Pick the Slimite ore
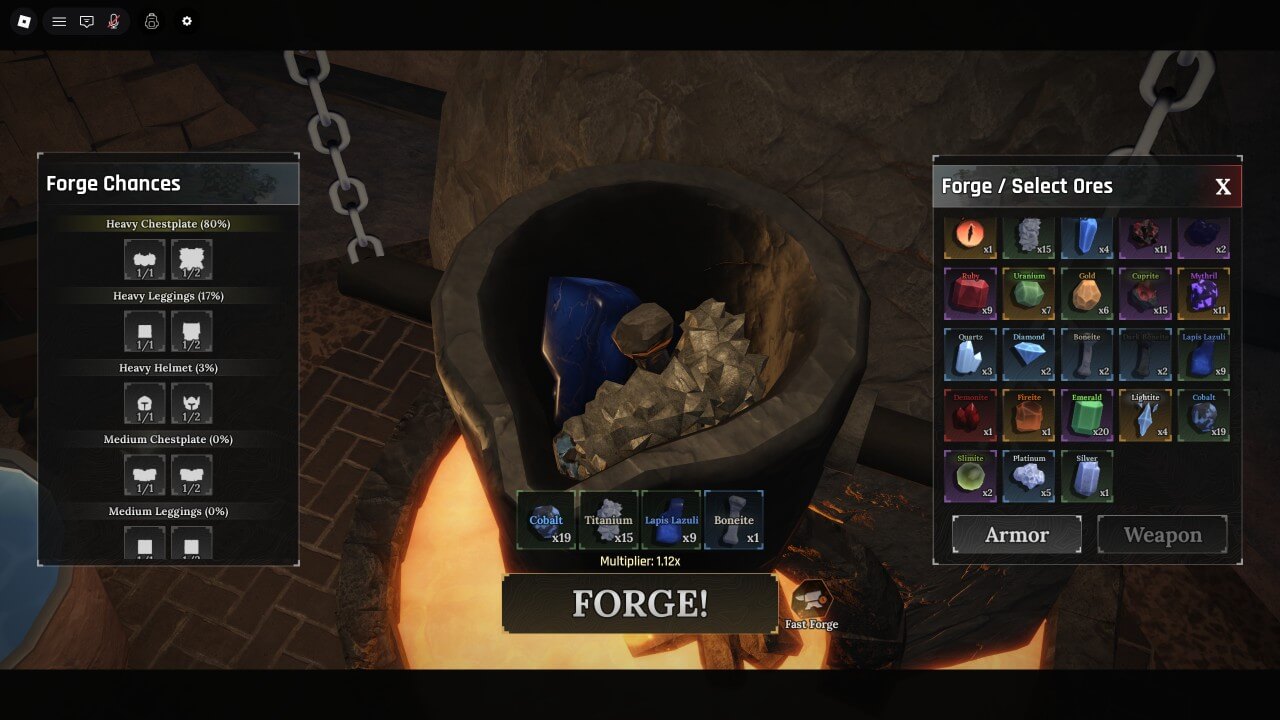Screen dimensions: 1280x720 pyautogui.click(x=970, y=476)
